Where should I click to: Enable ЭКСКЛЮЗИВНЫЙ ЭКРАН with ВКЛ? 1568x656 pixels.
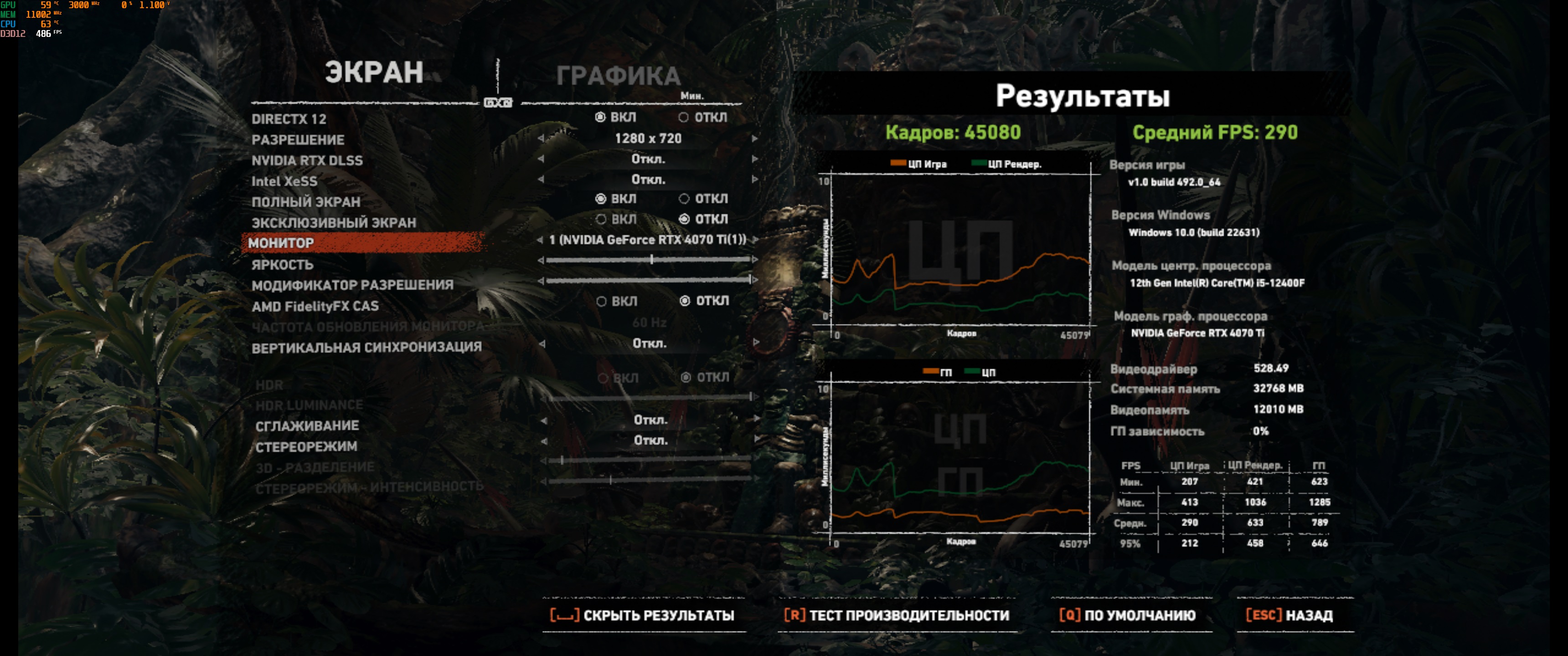pos(601,219)
